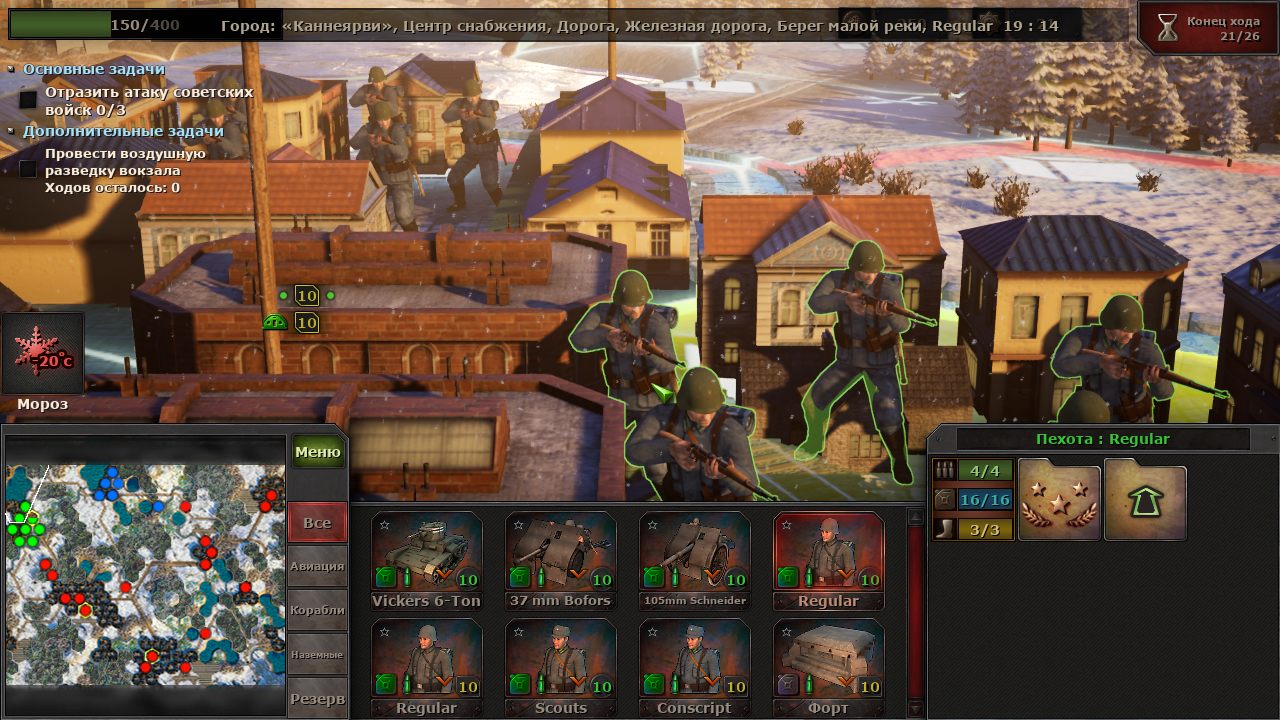Open the Меню button
The height and width of the screenshot is (720, 1280).
point(318,452)
